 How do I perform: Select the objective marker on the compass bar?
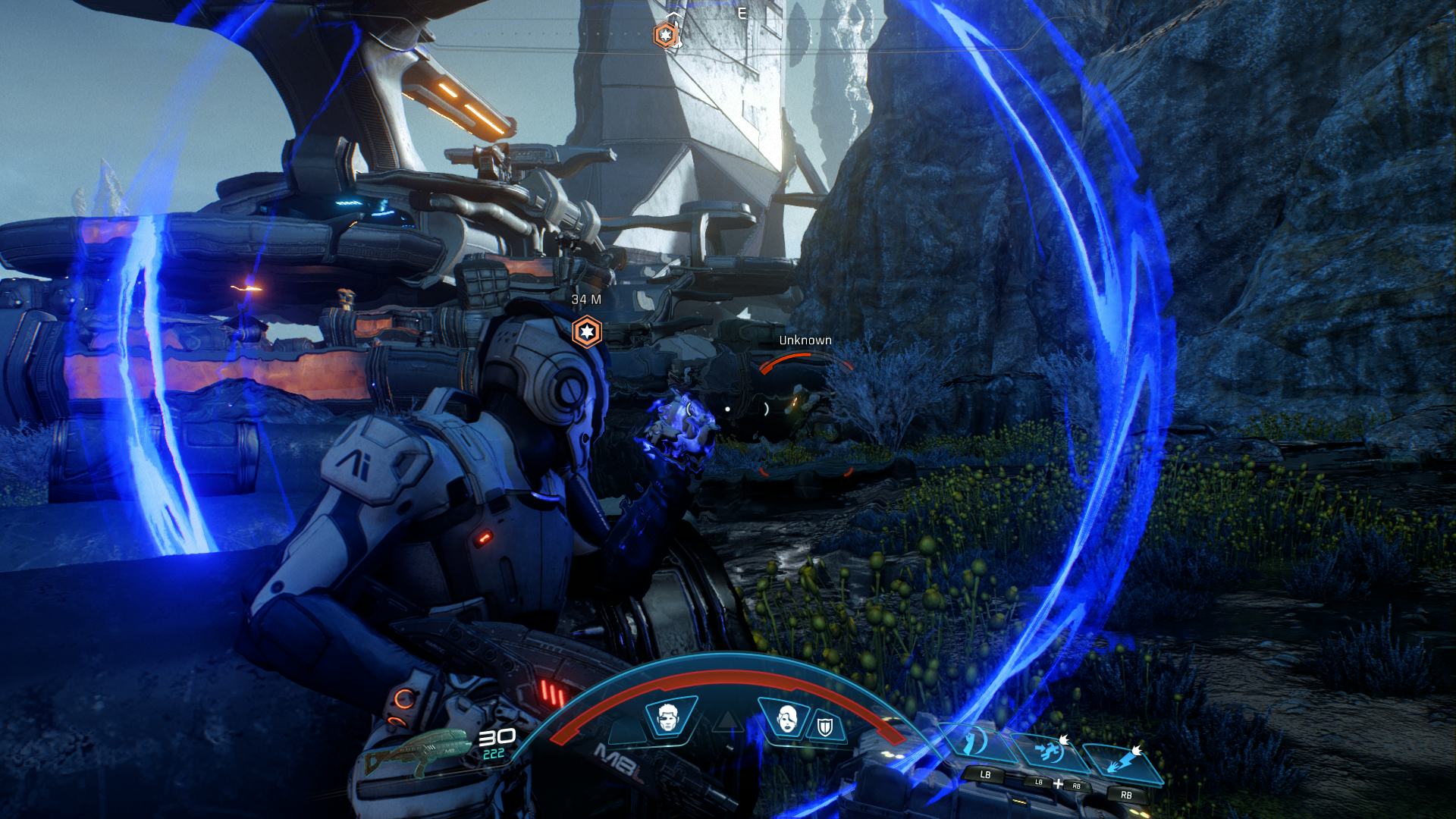coord(664,34)
